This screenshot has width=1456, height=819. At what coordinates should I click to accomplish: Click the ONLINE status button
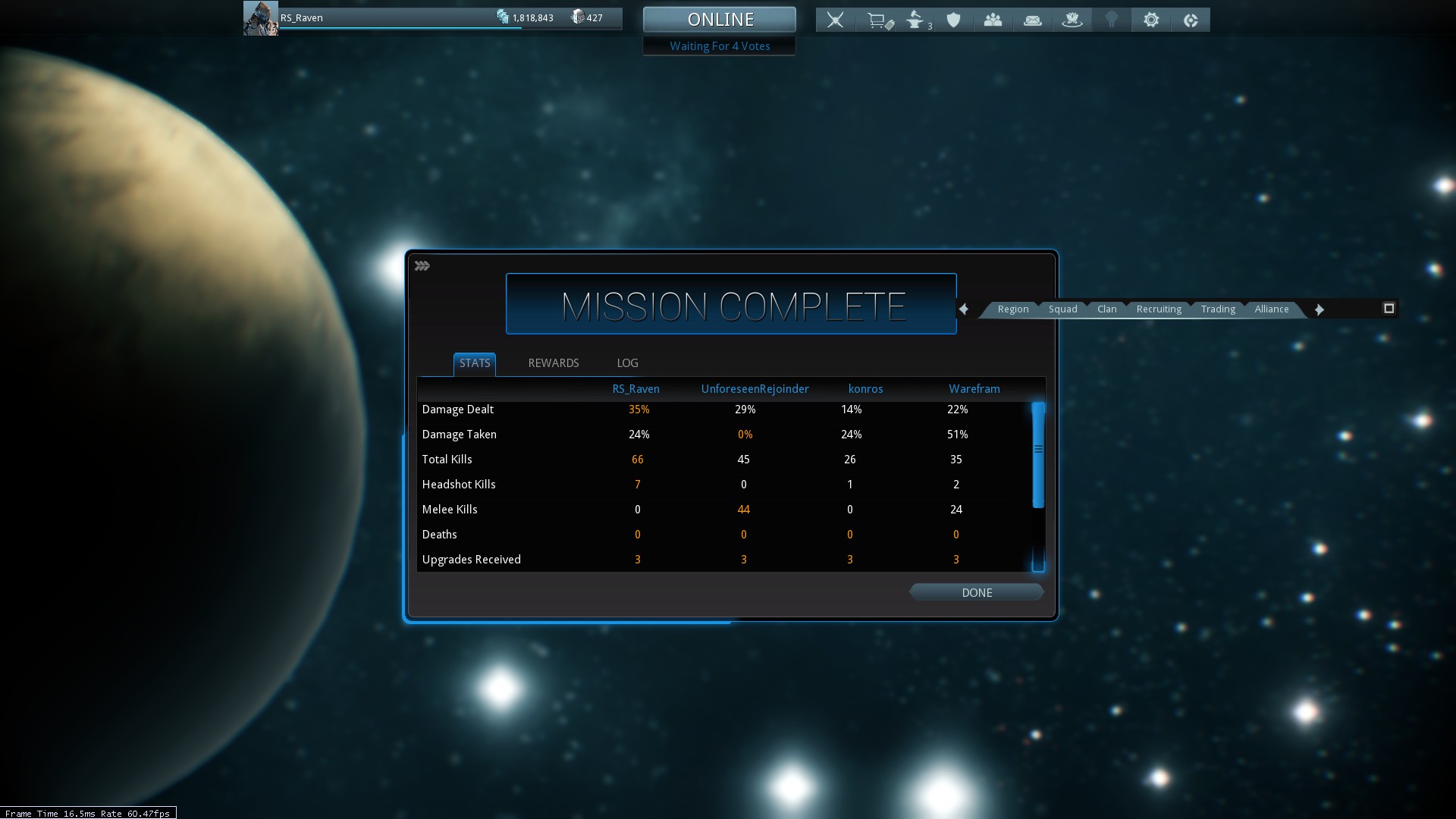point(719,20)
